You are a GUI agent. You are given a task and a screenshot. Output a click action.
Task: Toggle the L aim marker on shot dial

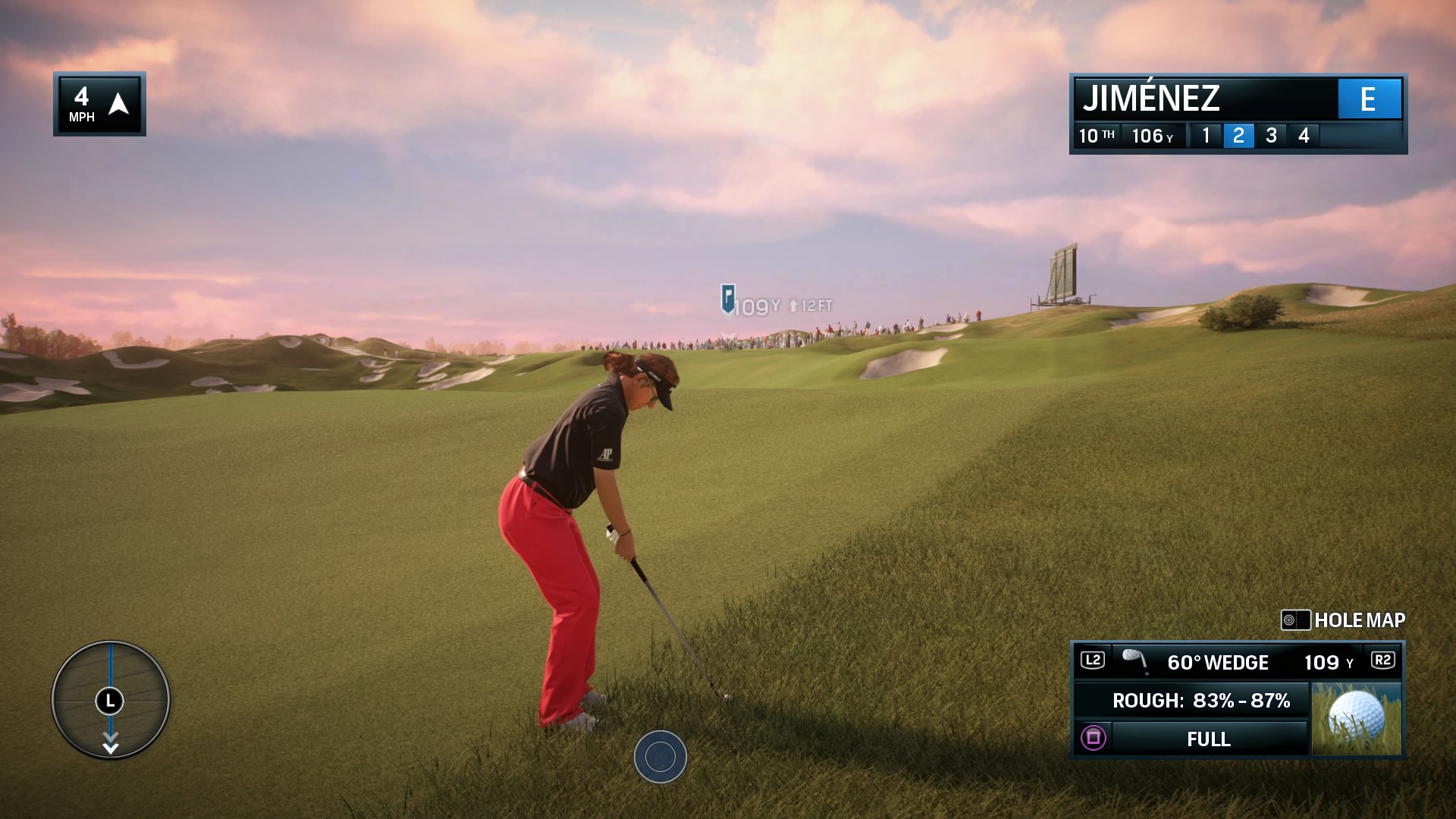coord(110,699)
